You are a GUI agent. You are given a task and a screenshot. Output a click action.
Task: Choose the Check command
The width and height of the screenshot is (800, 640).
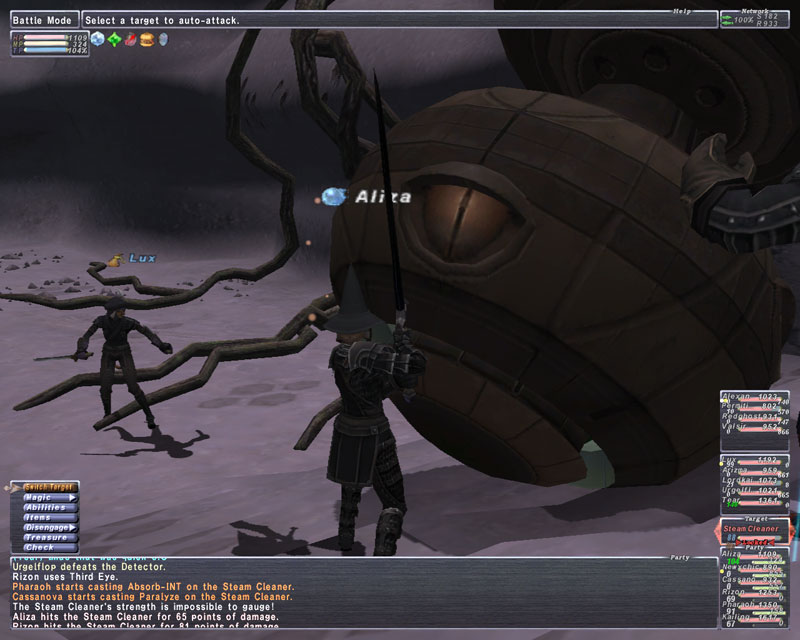pyautogui.click(x=48, y=547)
